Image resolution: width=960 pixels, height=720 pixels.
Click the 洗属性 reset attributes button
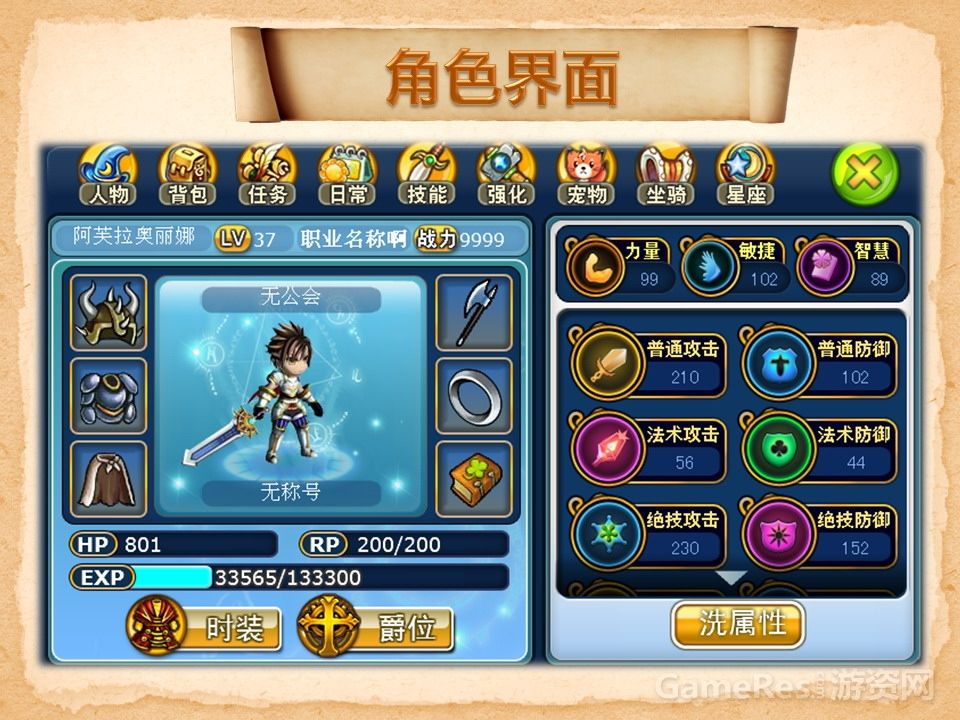[739, 625]
